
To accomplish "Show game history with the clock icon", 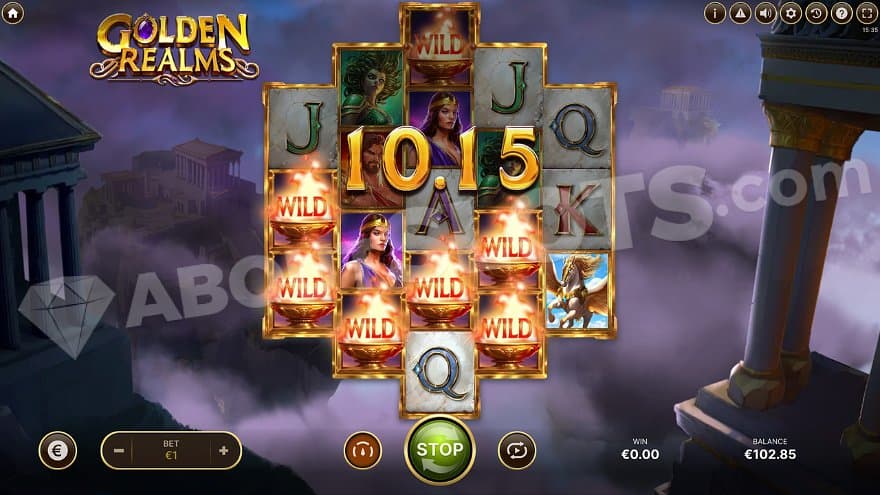I will 816,13.
